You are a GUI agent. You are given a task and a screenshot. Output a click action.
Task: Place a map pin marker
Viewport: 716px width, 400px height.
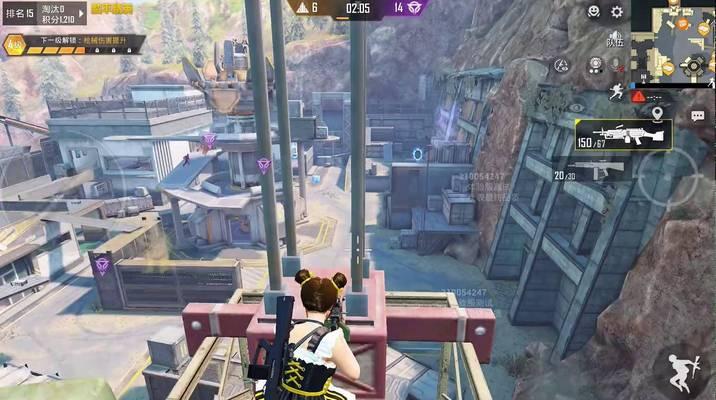(x=657, y=113)
